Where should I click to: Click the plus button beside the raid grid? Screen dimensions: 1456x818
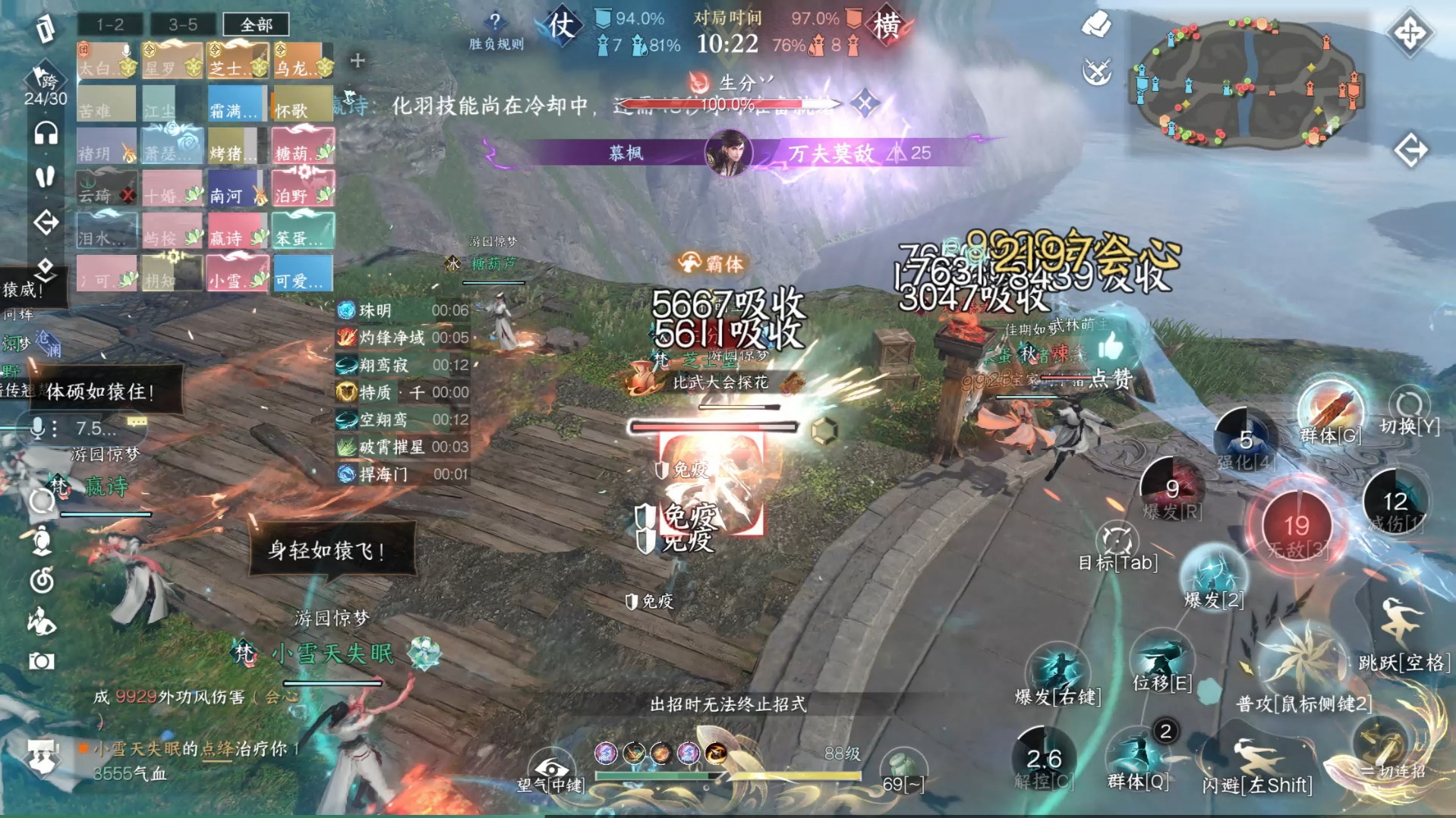358,60
